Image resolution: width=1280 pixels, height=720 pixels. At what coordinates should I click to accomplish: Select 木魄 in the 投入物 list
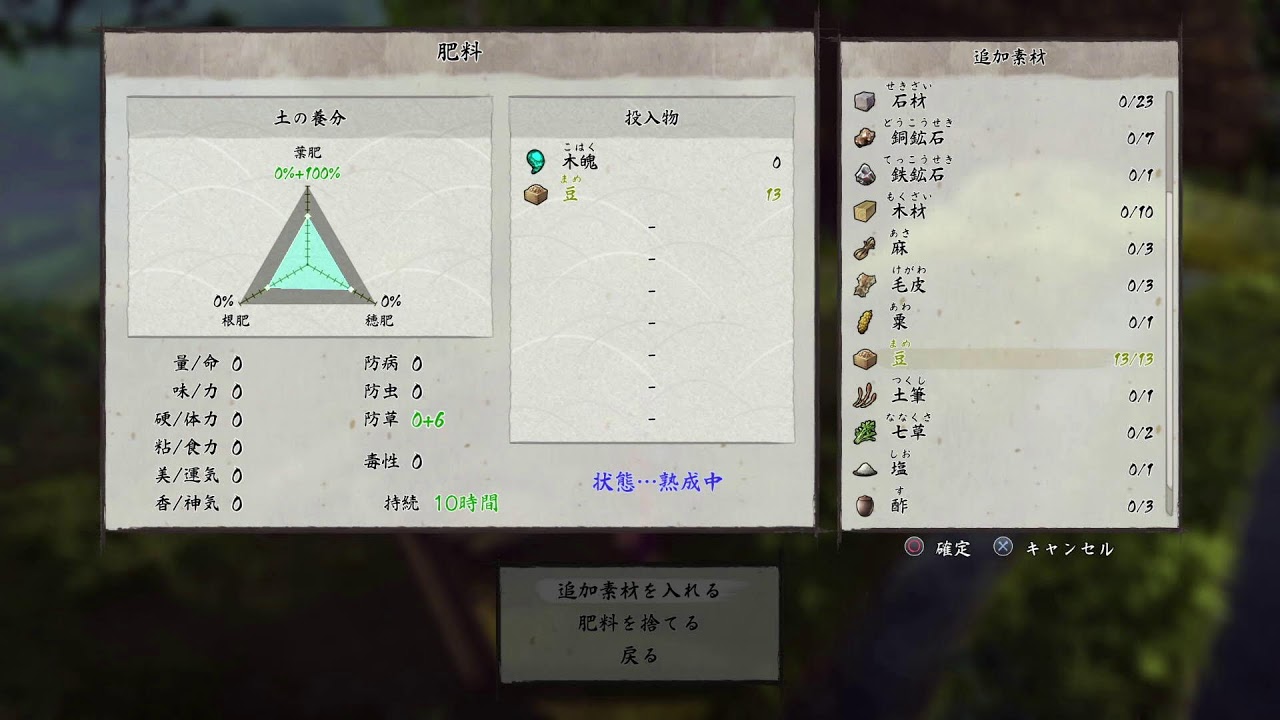652,162
